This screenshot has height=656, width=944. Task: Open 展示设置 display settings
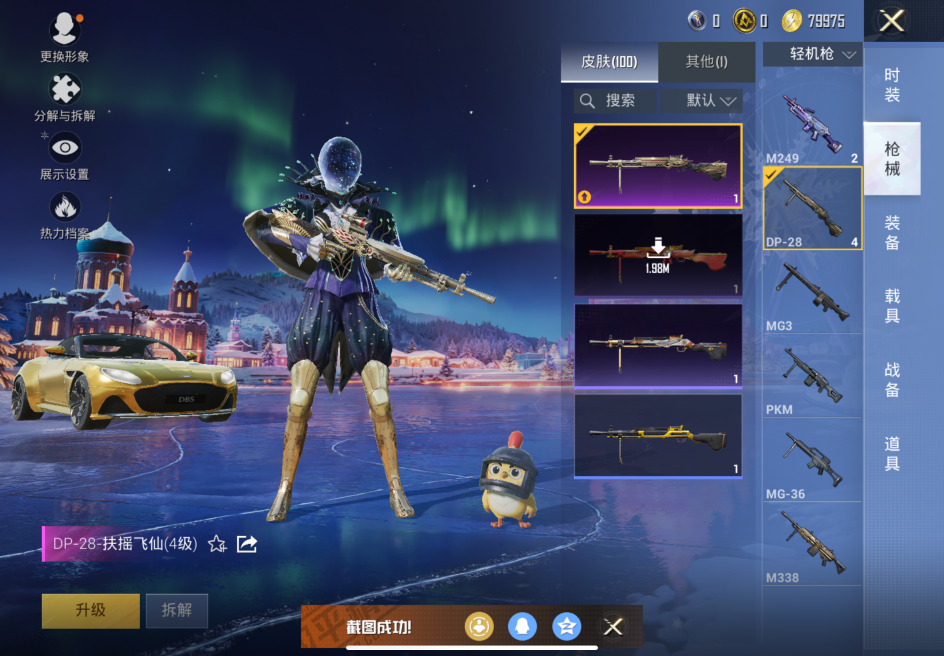point(65,155)
